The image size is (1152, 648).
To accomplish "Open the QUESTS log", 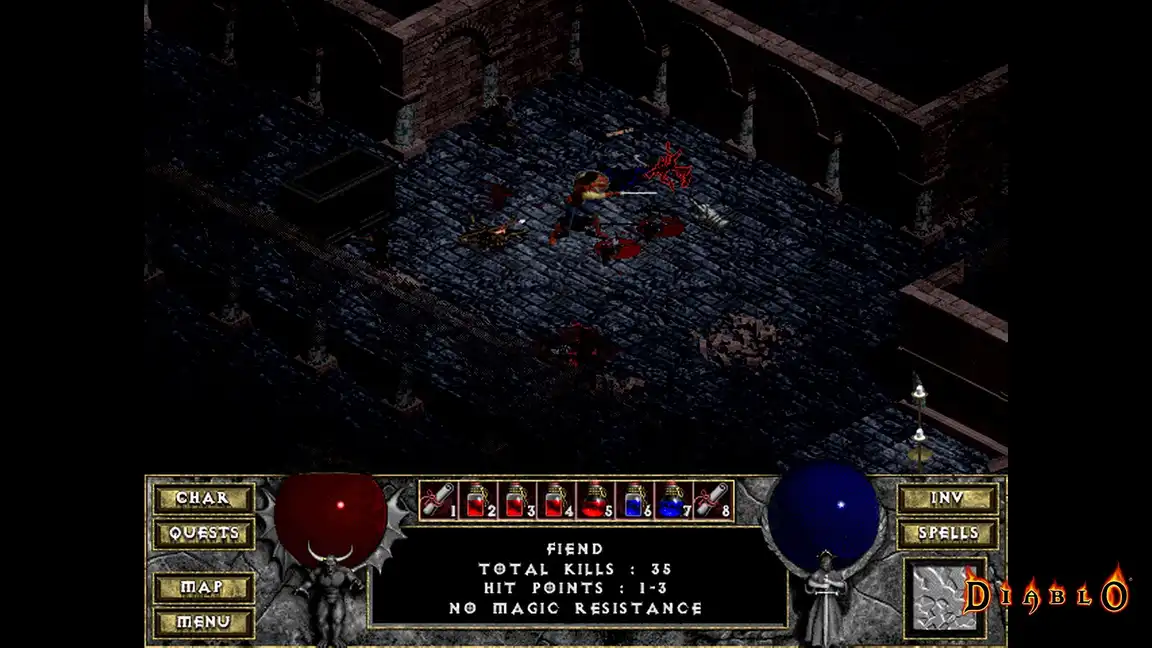I will (202, 533).
